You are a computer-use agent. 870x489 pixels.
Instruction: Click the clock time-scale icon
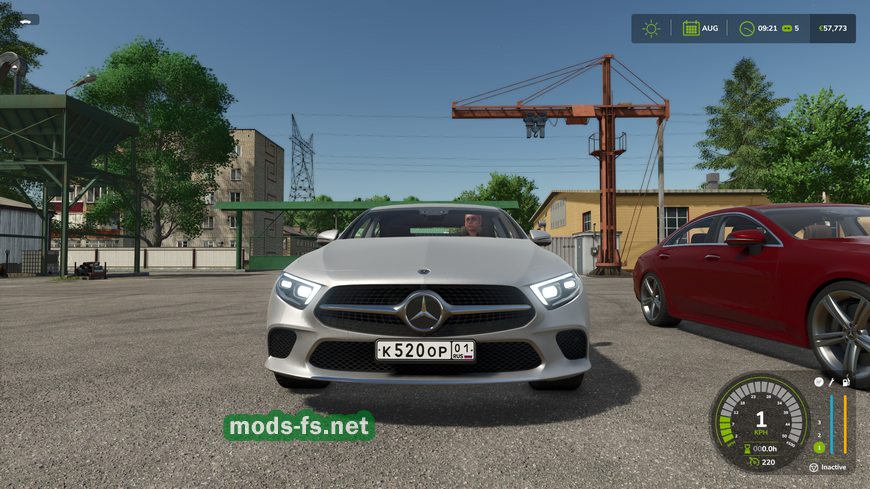(747, 28)
